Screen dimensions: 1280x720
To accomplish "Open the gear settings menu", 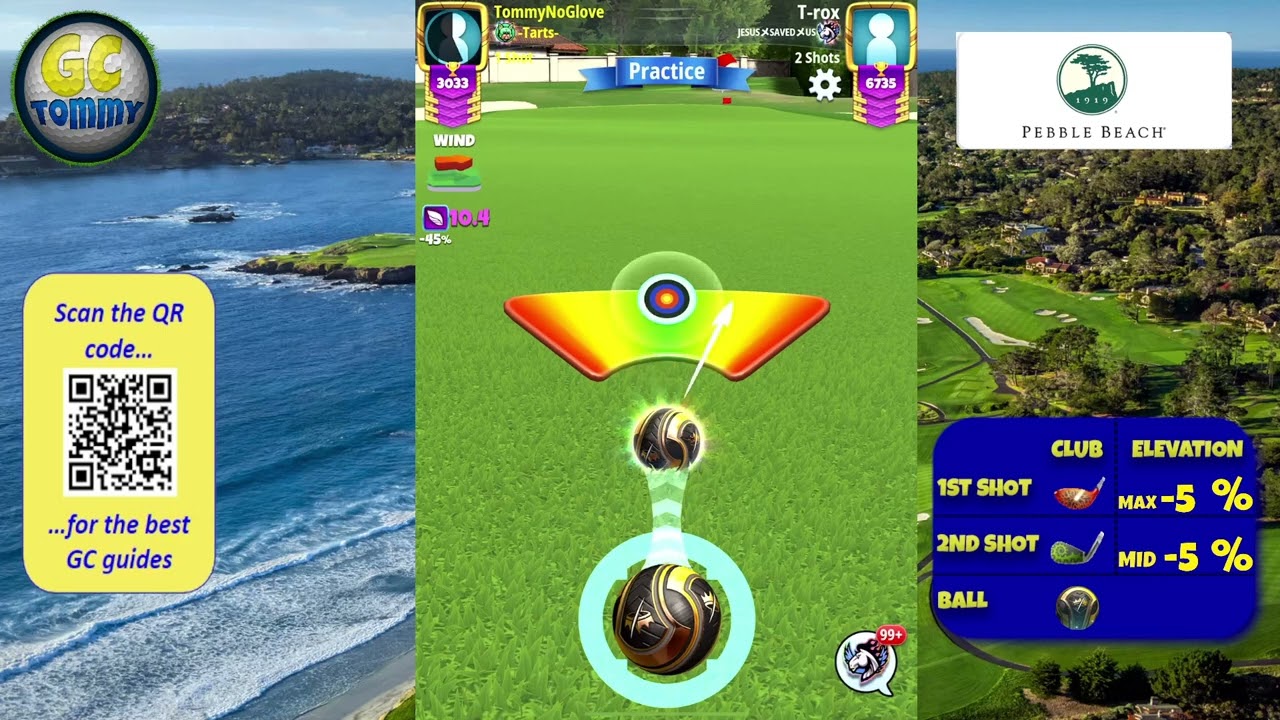I will (x=824, y=85).
